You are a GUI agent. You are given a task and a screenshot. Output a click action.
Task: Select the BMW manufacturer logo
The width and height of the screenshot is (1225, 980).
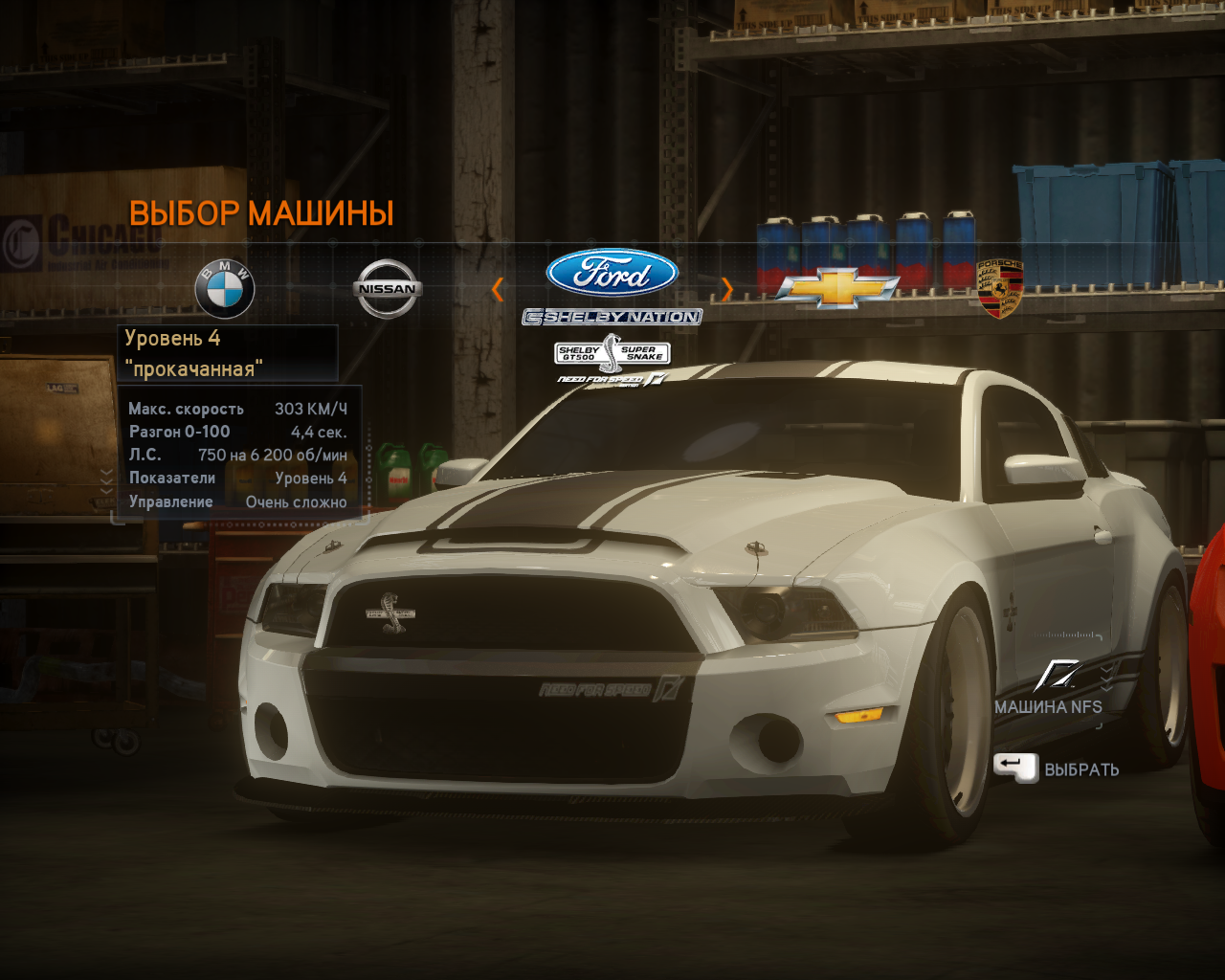click(225, 288)
